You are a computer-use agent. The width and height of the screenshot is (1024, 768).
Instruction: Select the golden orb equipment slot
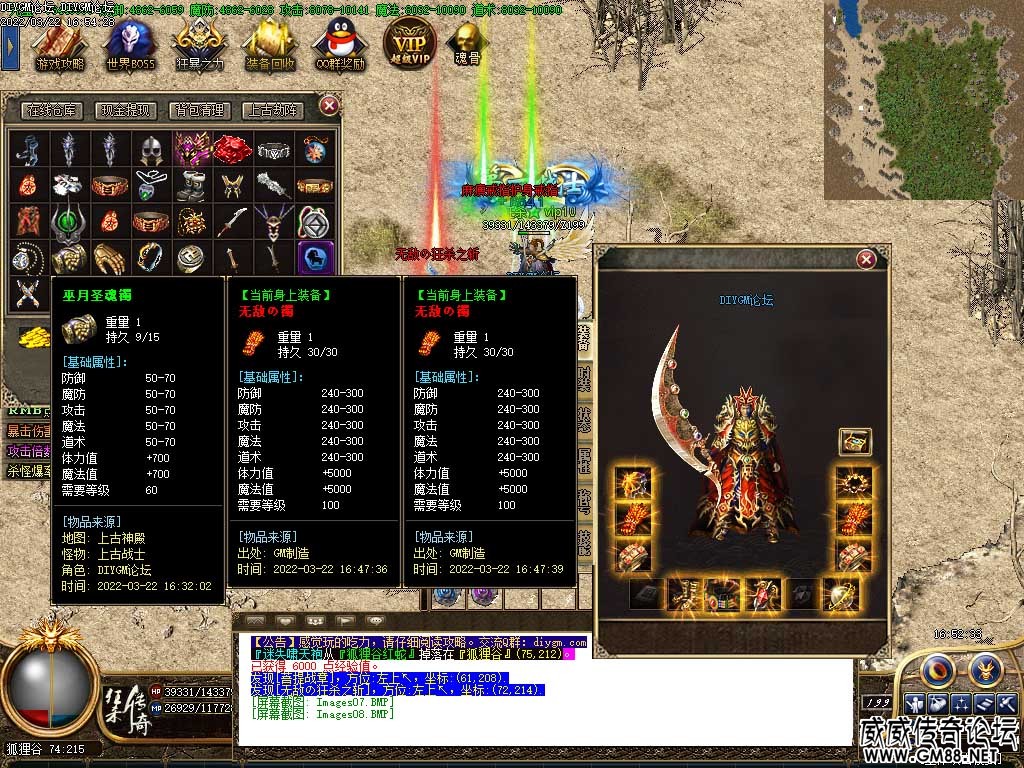click(840, 595)
